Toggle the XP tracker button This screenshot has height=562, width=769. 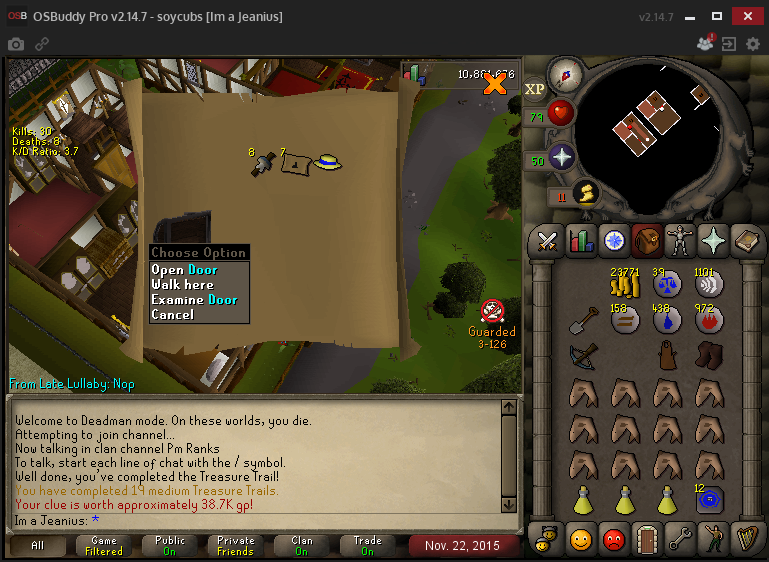tap(535, 88)
